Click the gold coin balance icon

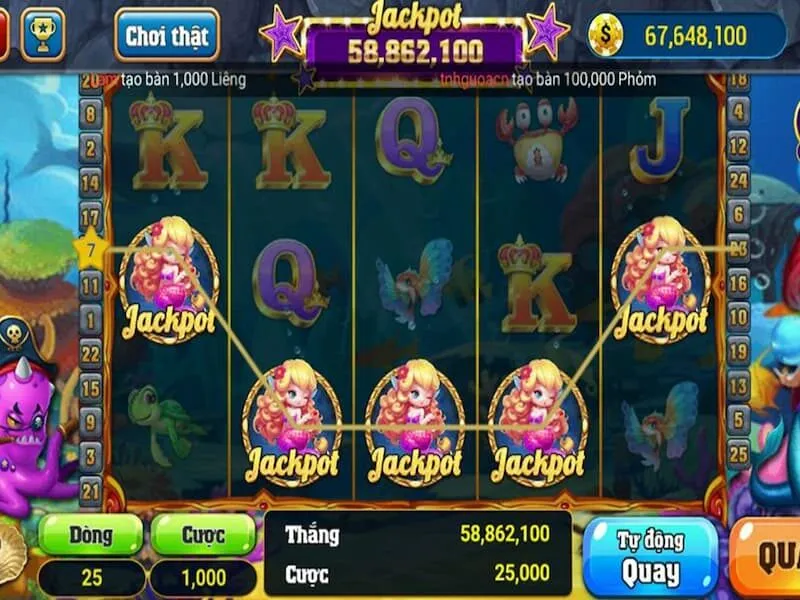604,35
